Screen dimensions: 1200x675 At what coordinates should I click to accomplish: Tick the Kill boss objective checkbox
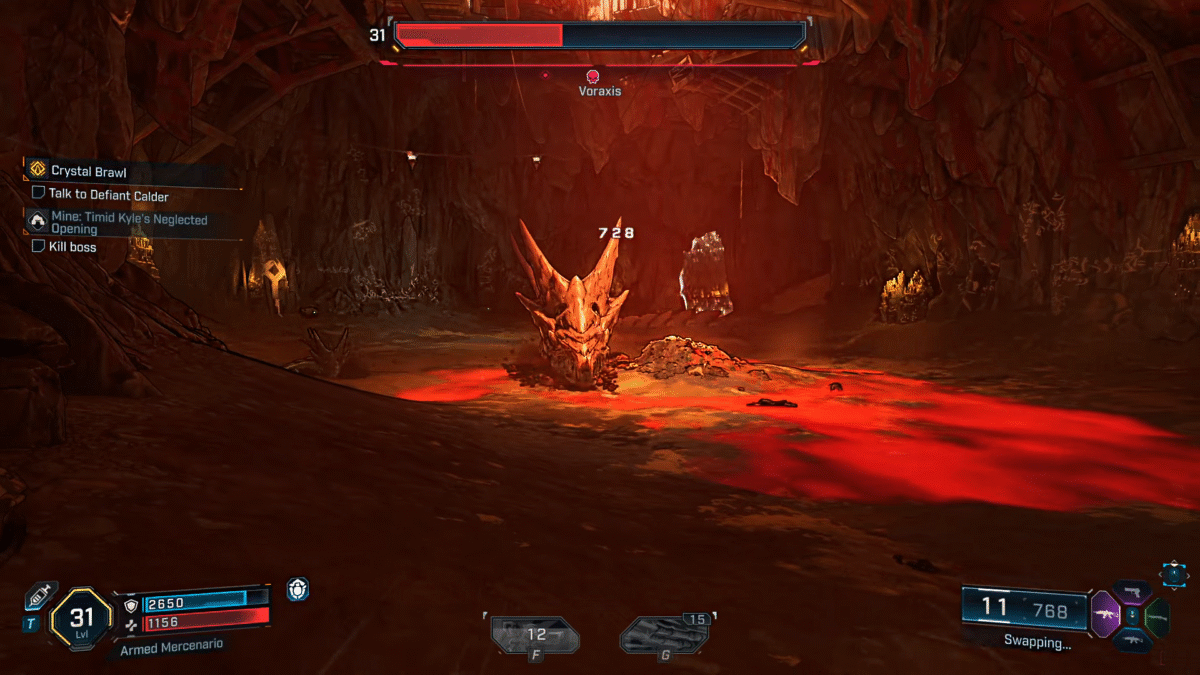[x=38, y=246]
